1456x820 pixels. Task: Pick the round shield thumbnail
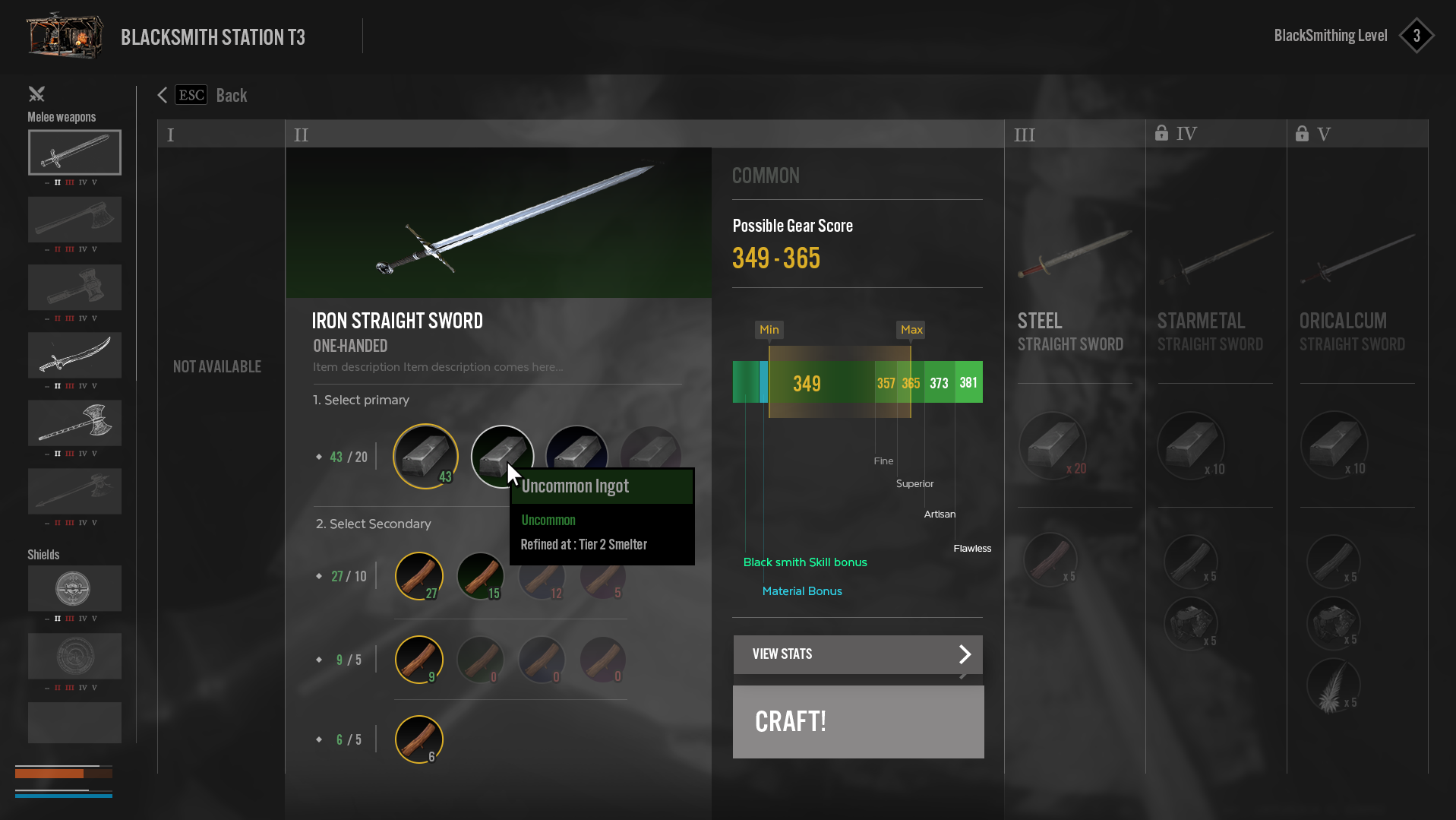click(x=74, y=588)
